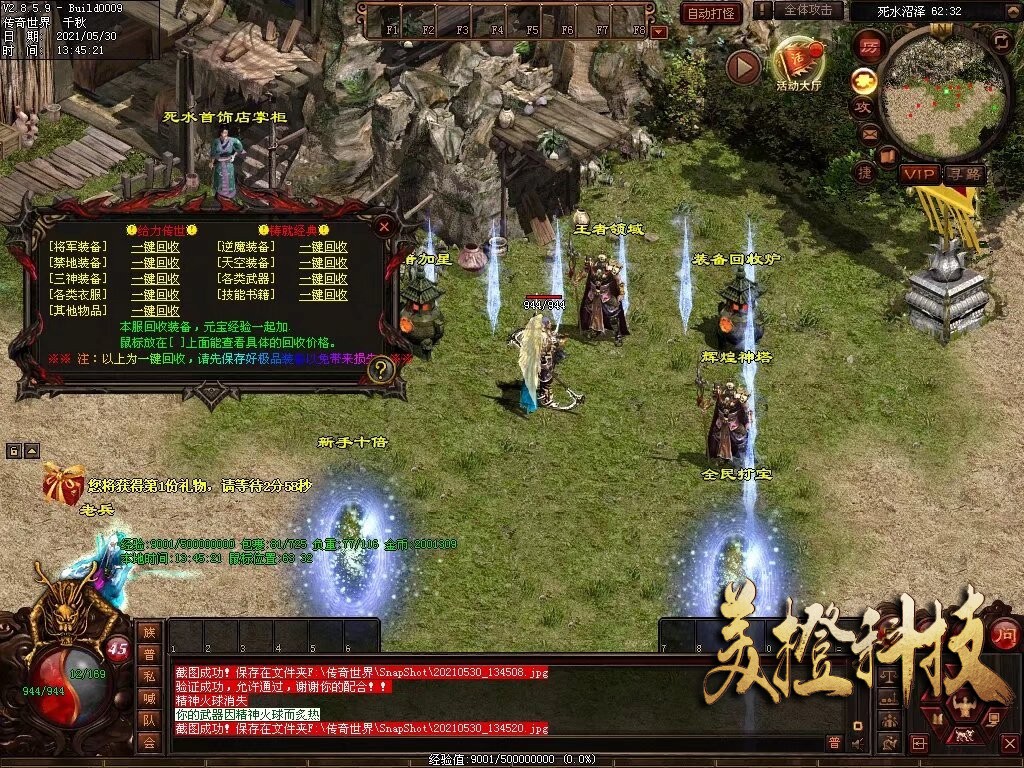Viewport: 1024px width, 768px height.
Task: Close the equipment recycle dialog
Action: (384, 227)
